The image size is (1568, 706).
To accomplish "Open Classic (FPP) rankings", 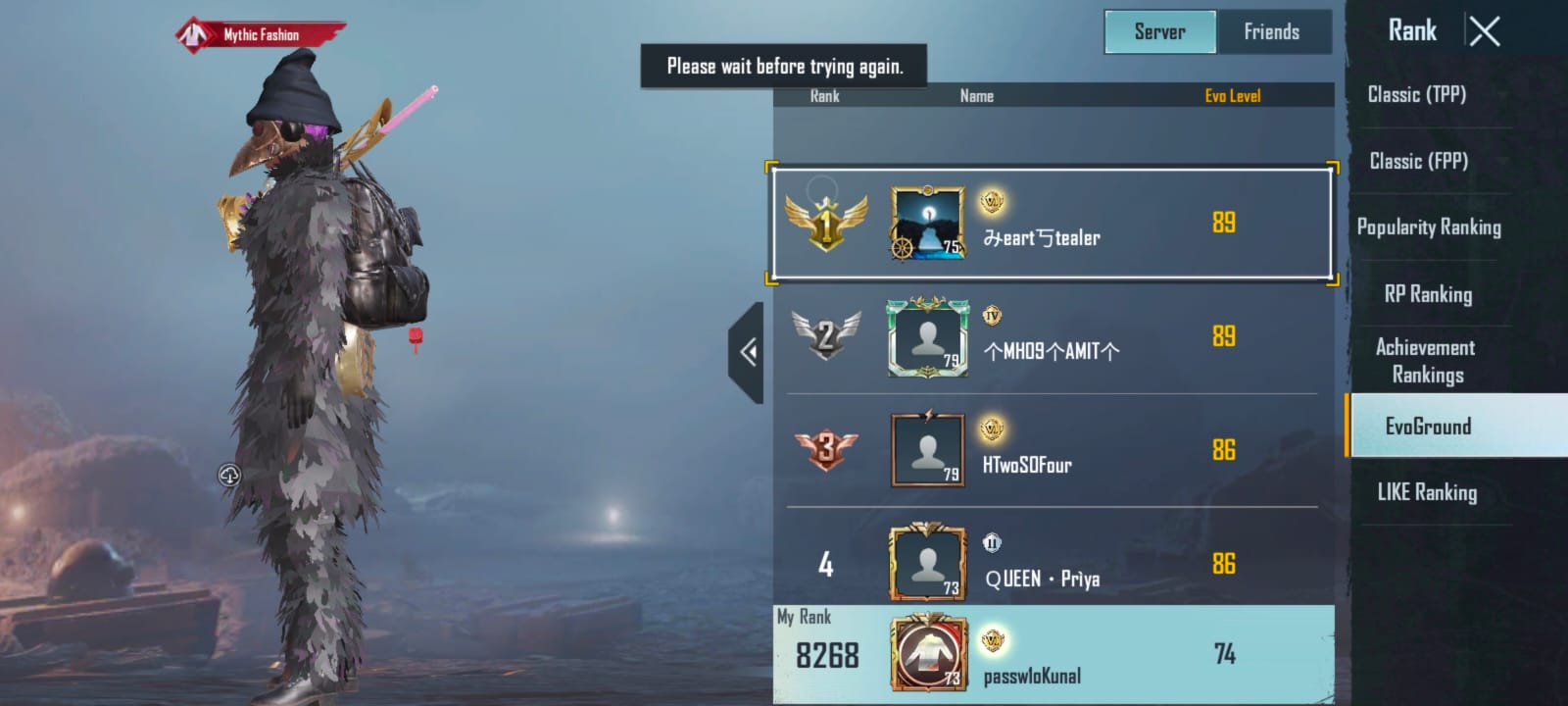I will click(1418, 161).
